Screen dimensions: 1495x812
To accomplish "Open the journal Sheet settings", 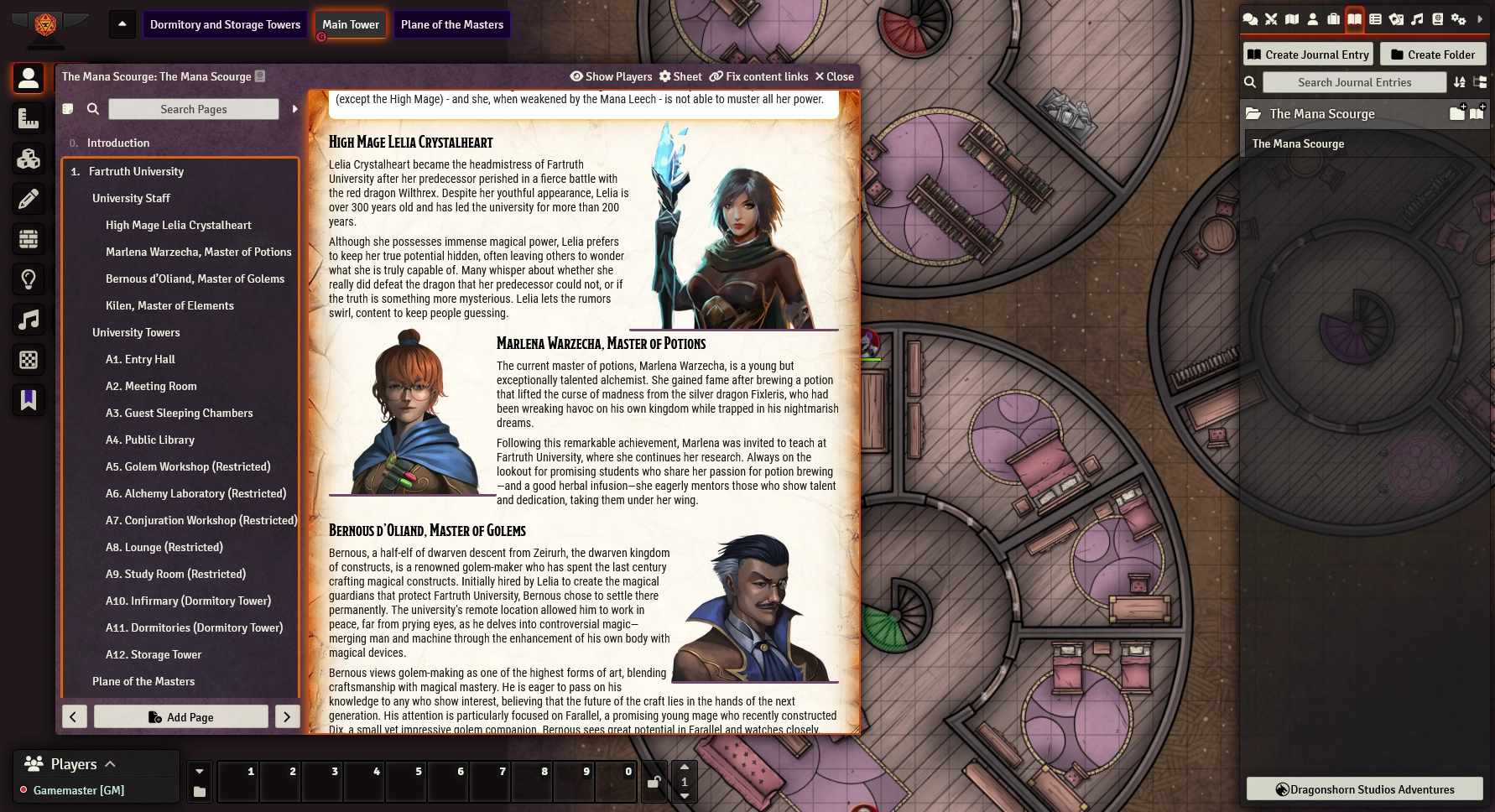I will (680, 76).
